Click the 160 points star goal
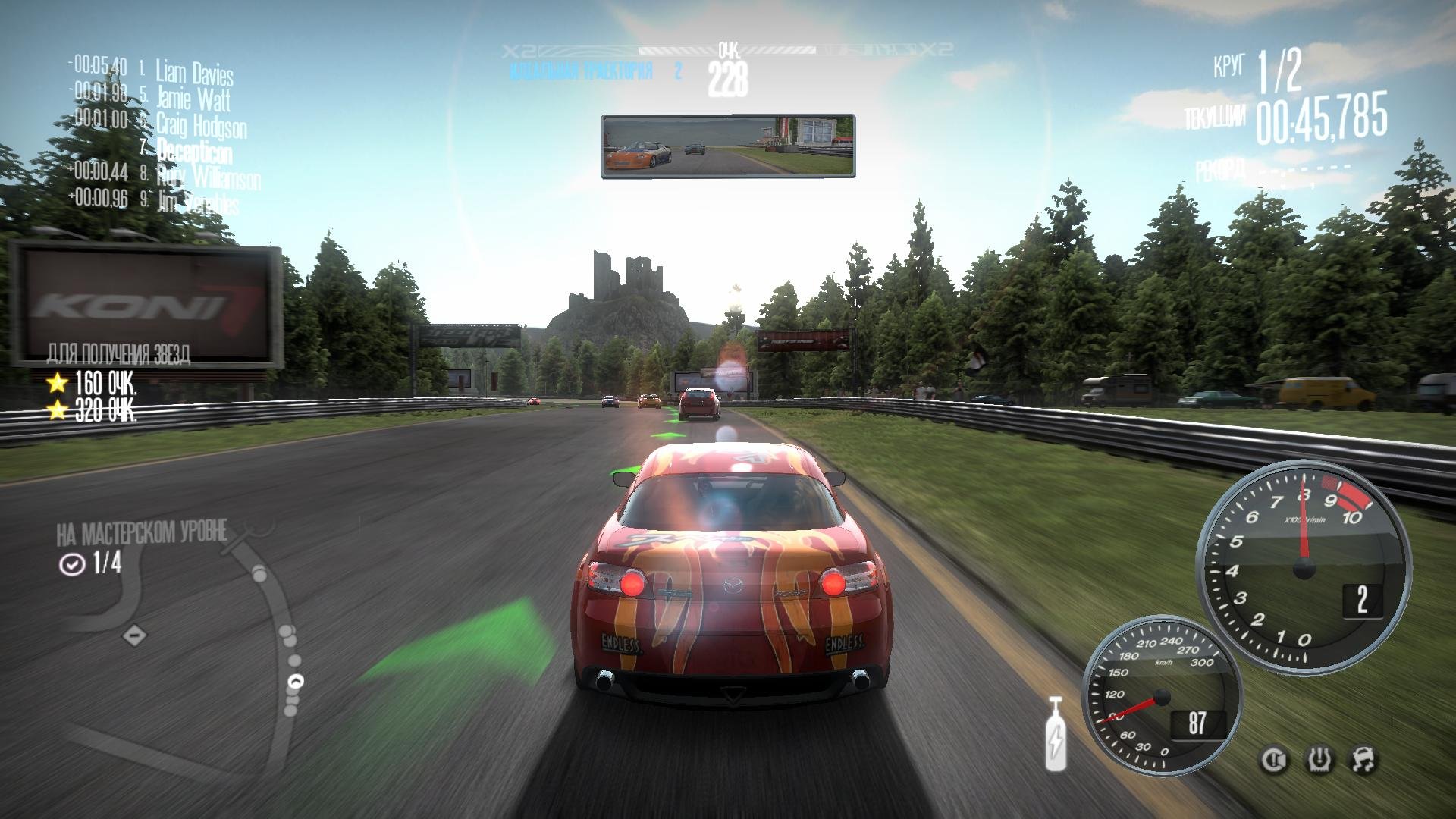Screen dimensions: 1456x819 point(93,384)
